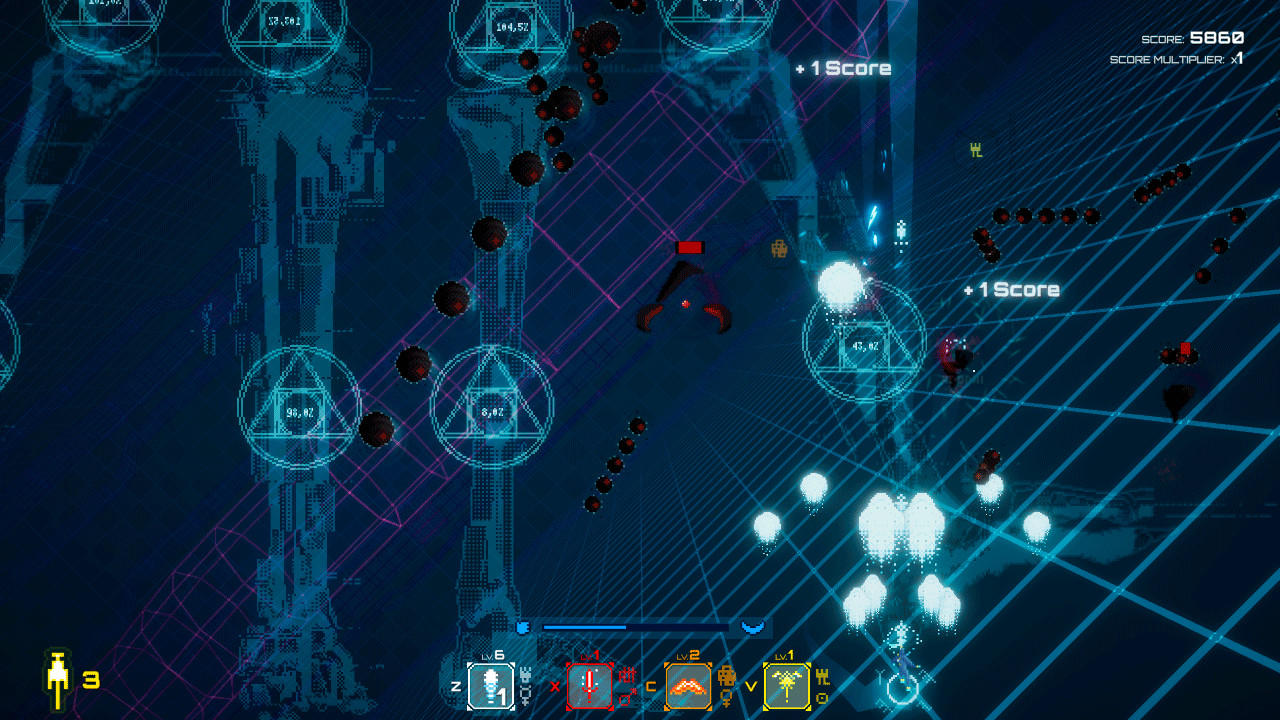
Task: Click the lower +1 Score text
Action: coord(1011,289)
